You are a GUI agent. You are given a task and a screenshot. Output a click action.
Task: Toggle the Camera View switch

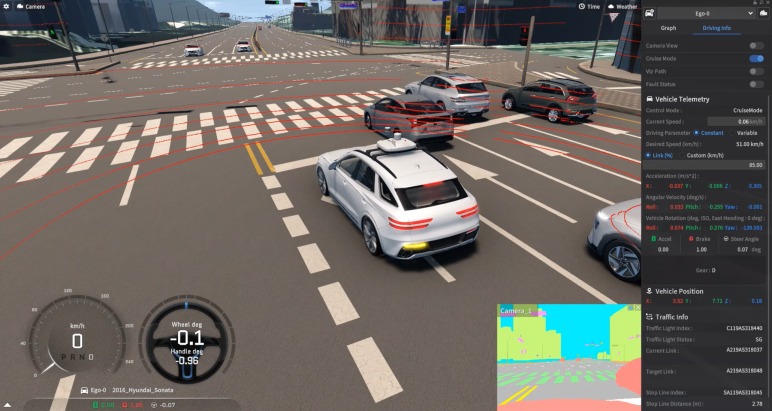coord(756,46)
